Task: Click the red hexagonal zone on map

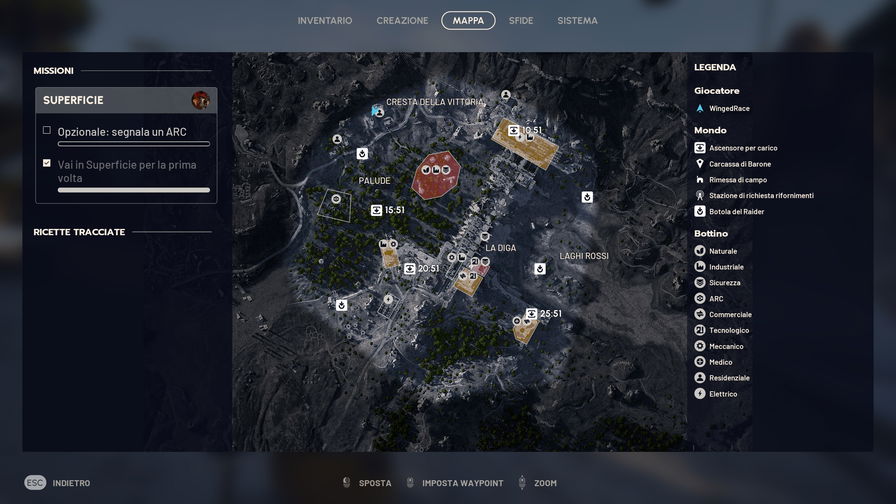Action: pos(436,175)
